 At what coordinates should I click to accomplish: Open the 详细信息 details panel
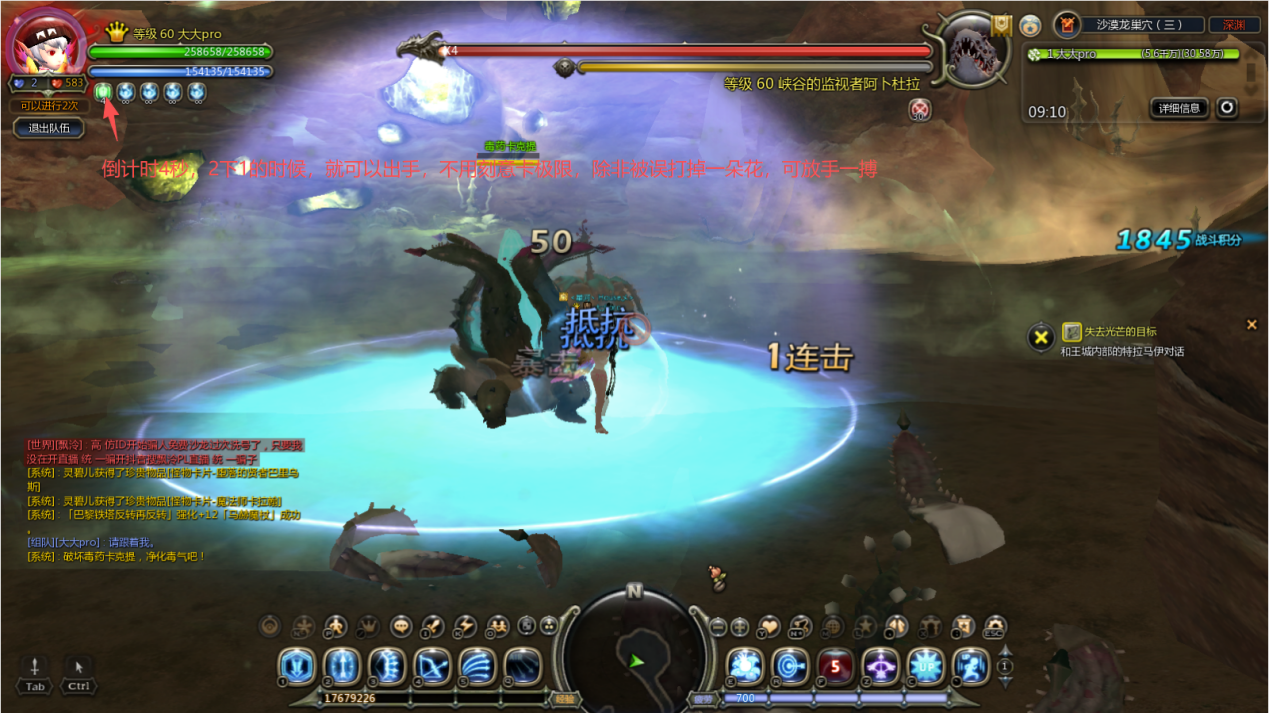(1180, 108)
